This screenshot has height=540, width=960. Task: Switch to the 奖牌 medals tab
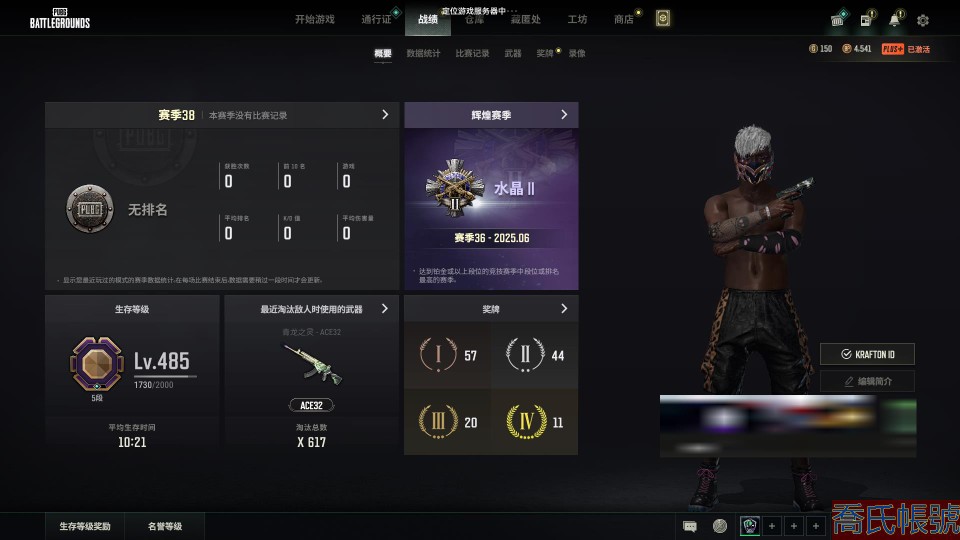click(544, 53)
